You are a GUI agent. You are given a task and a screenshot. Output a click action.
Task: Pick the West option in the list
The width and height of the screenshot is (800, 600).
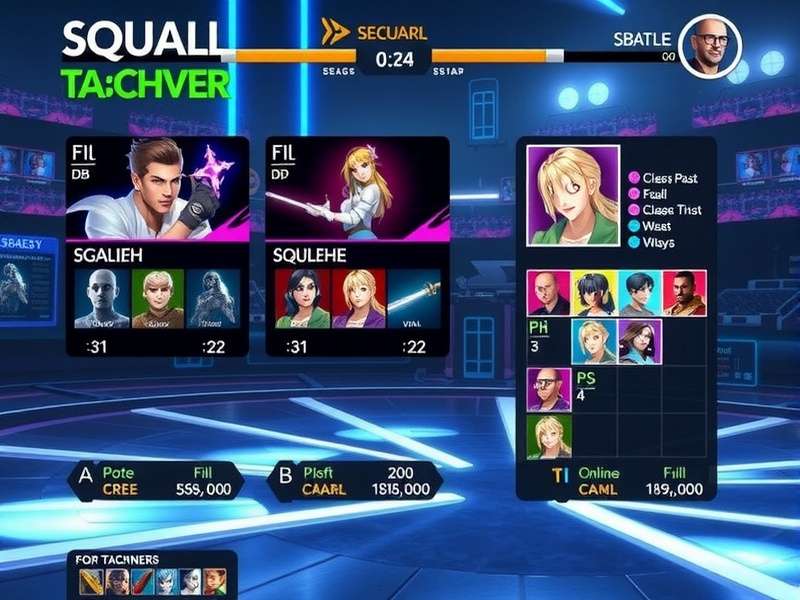[x=656, y=226]
